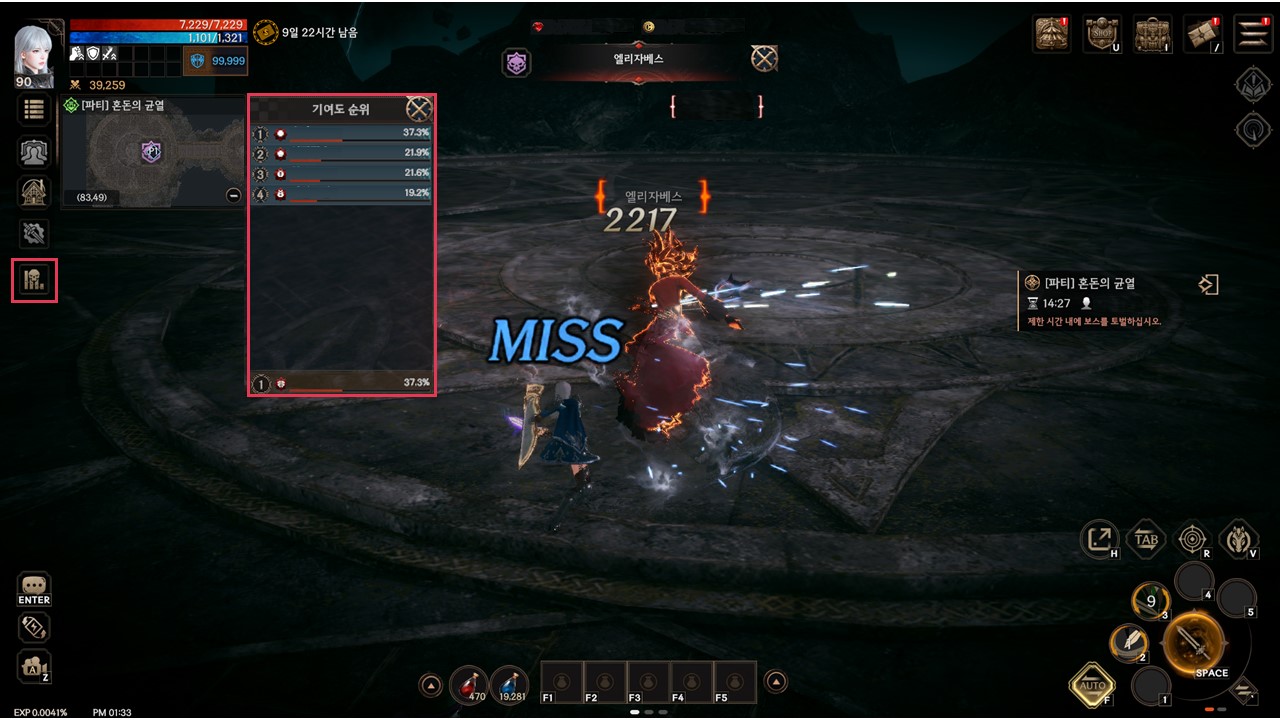Collapse the dungeon minimap with the minus button
Viewport: 1280px width, 720px height.
click(x=233, y=195)
